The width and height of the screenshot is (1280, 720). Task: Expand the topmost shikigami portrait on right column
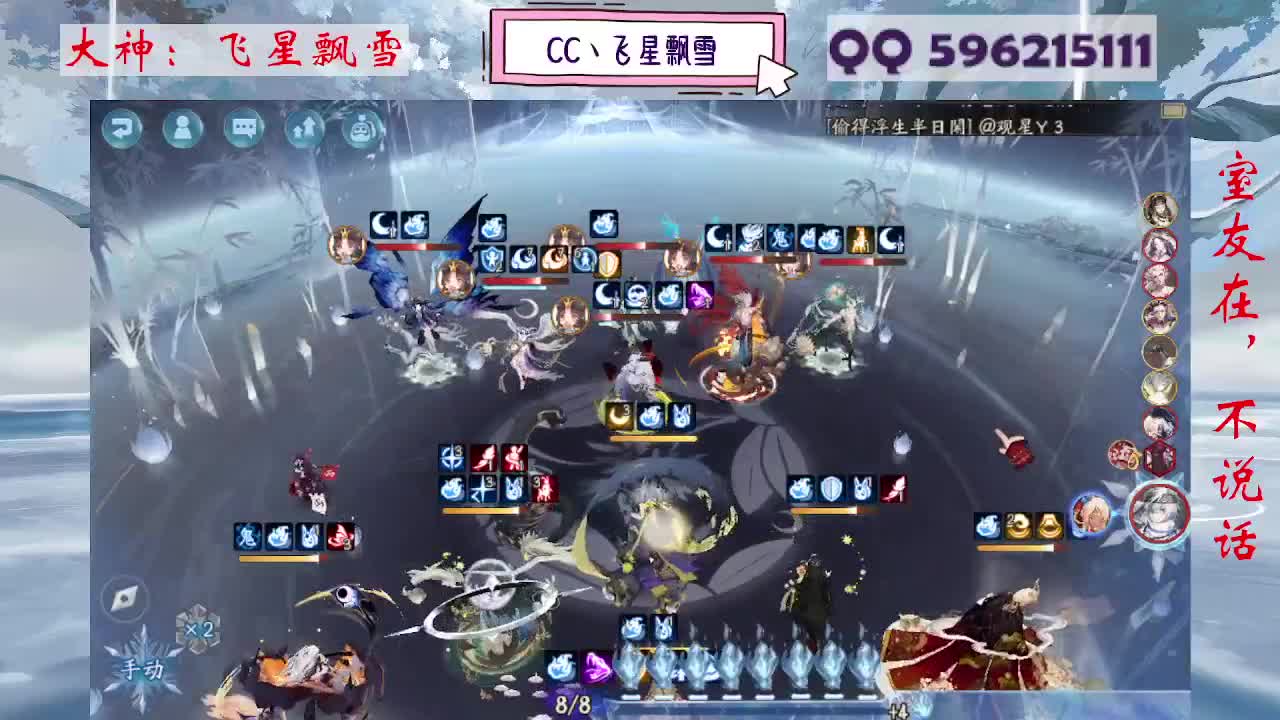pos(1158,211)
